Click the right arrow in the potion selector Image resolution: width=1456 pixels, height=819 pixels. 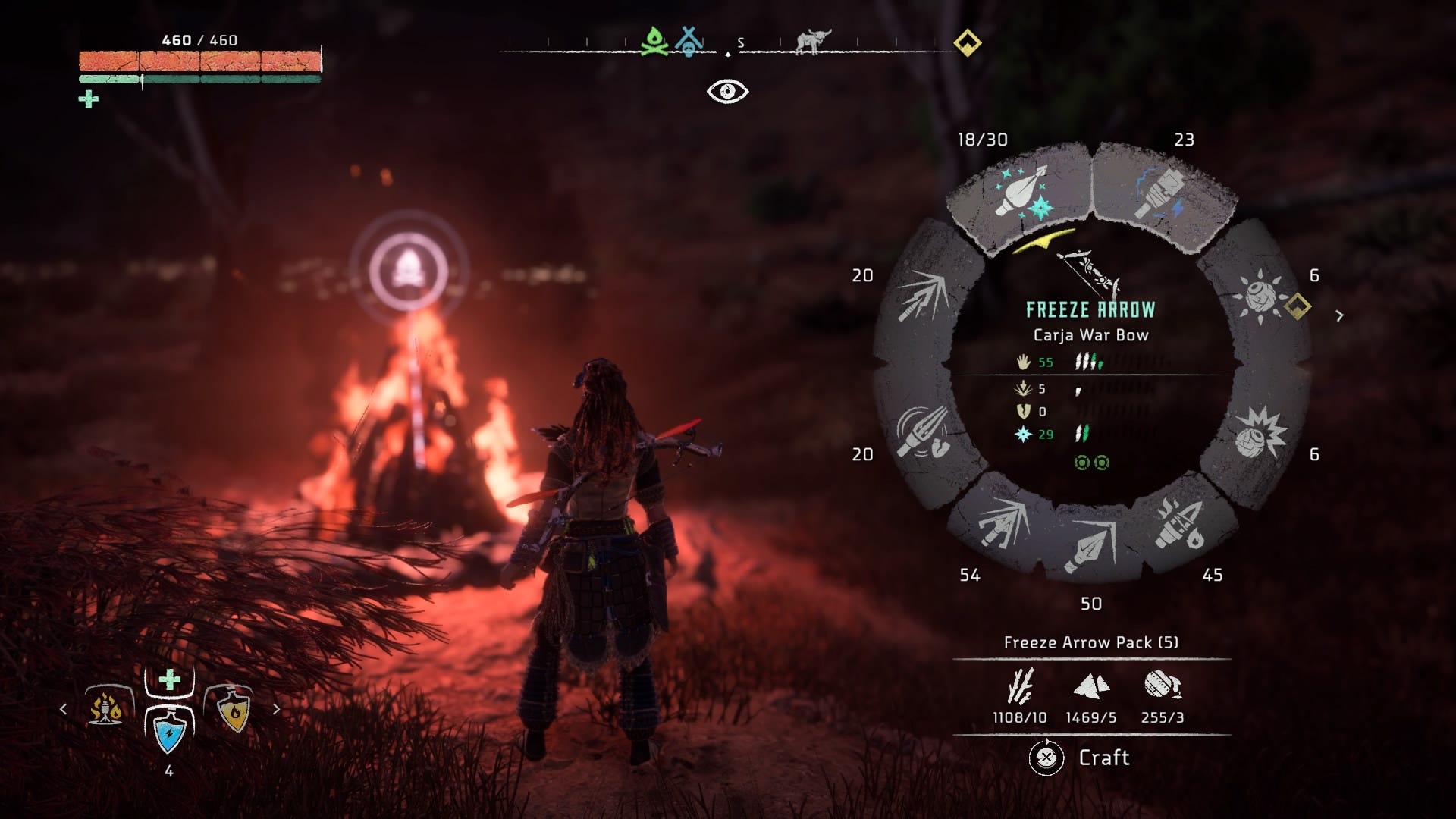pos(275,711)
